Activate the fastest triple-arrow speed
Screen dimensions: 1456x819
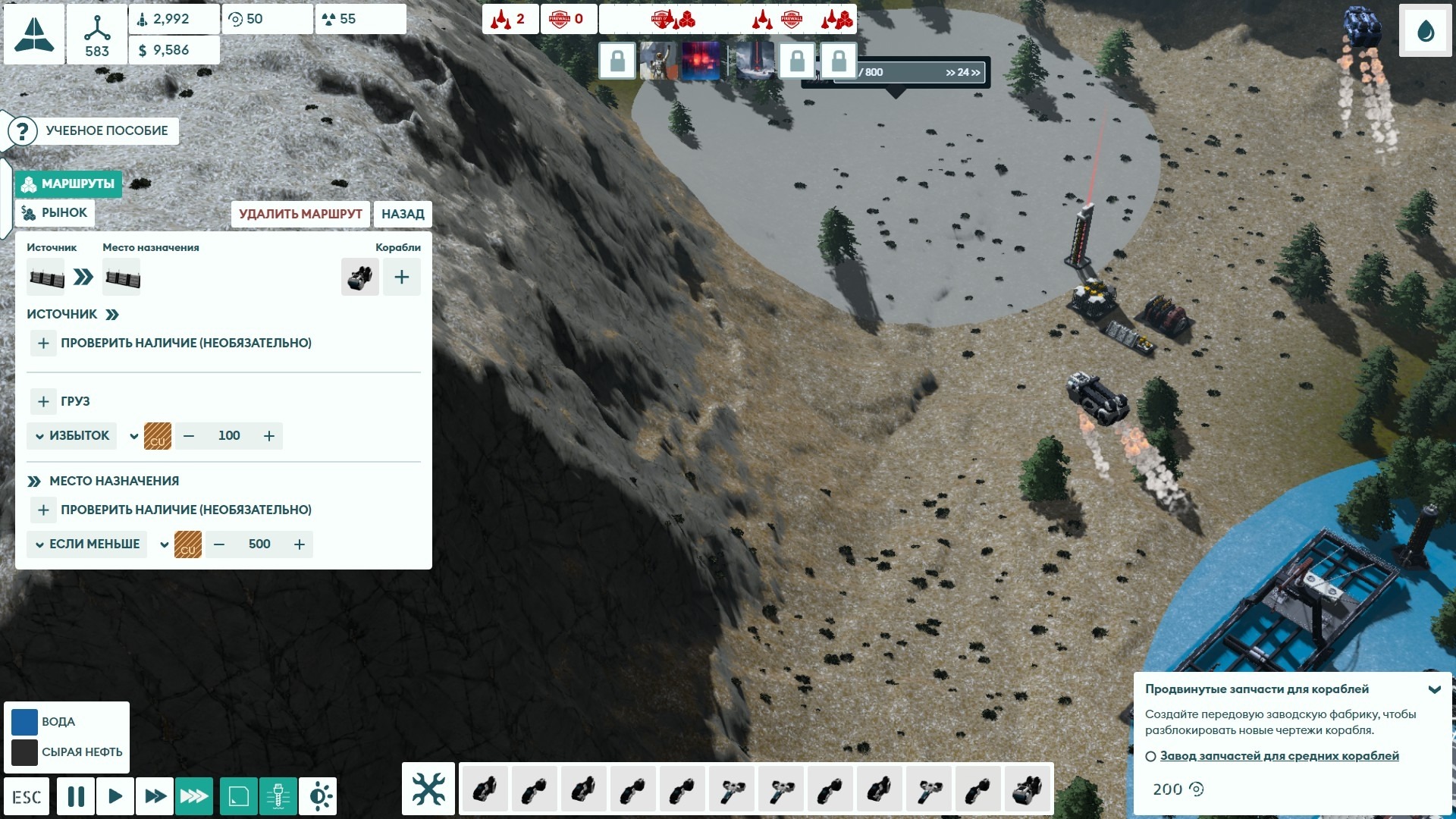pyautogui.click(x=194, y=795)
